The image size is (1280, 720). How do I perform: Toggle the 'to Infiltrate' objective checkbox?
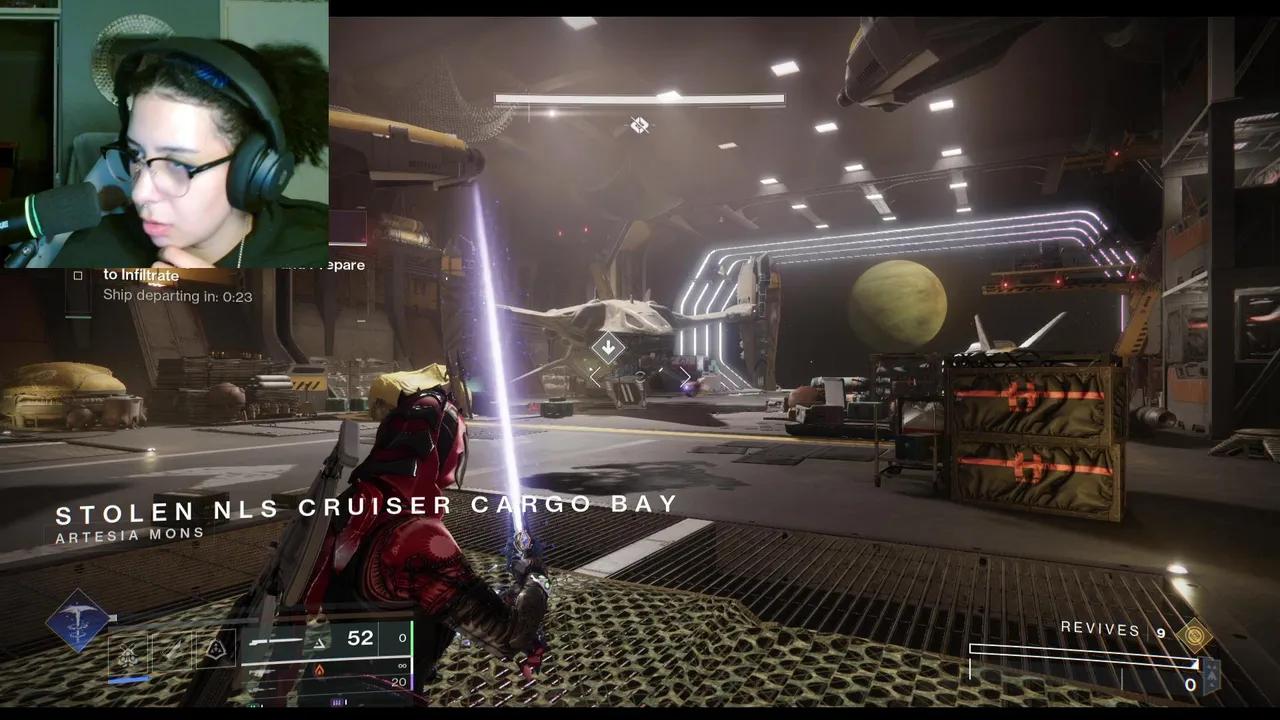[x=78, y=274]
